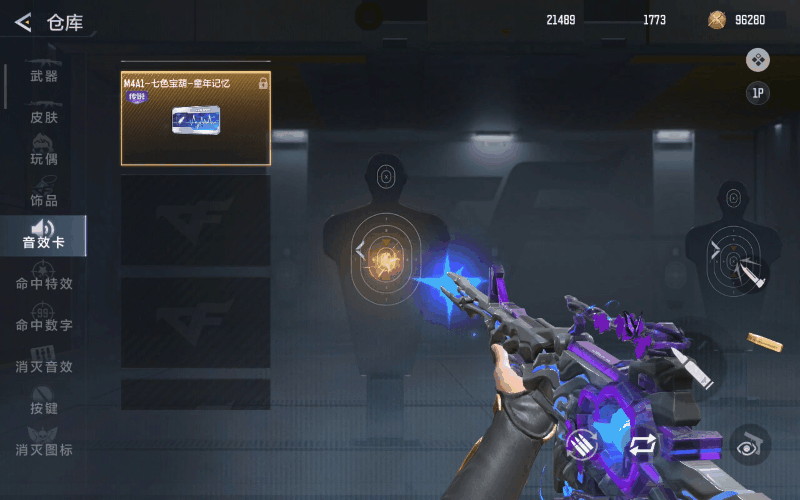This screenshot has width=800, height=500.
Task: Select the M4A1-七色宝翎-童年记忆 sound card
Action: (x=196, y=118)
